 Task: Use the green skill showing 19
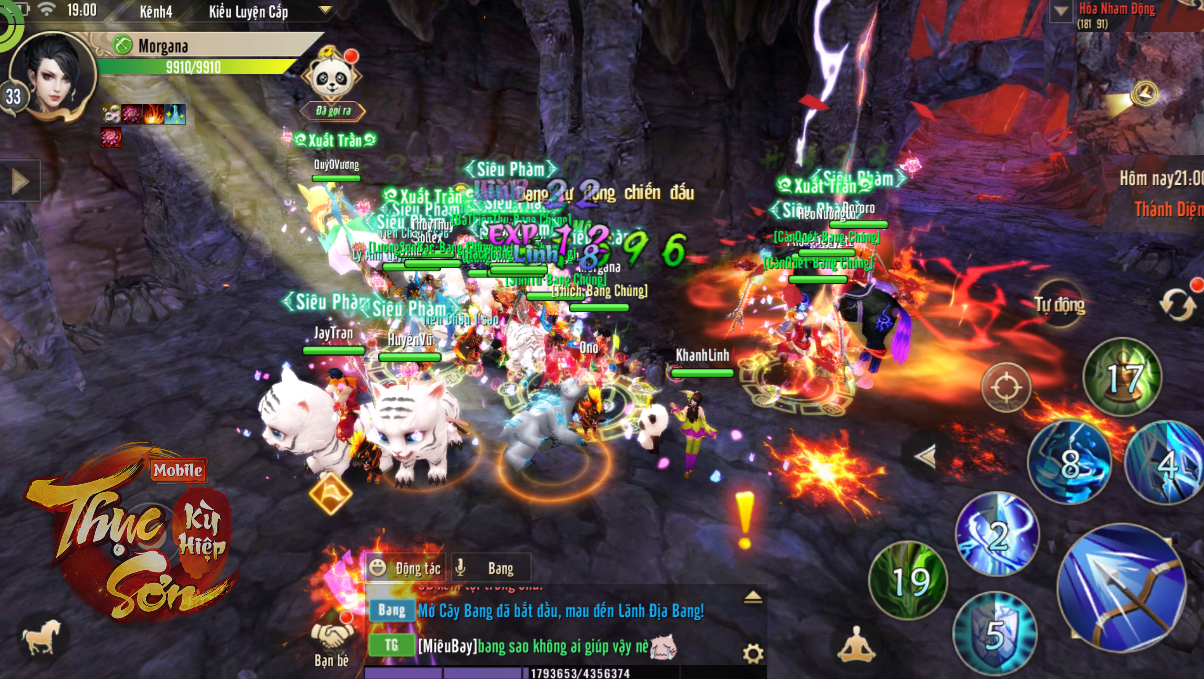point(907,580)
